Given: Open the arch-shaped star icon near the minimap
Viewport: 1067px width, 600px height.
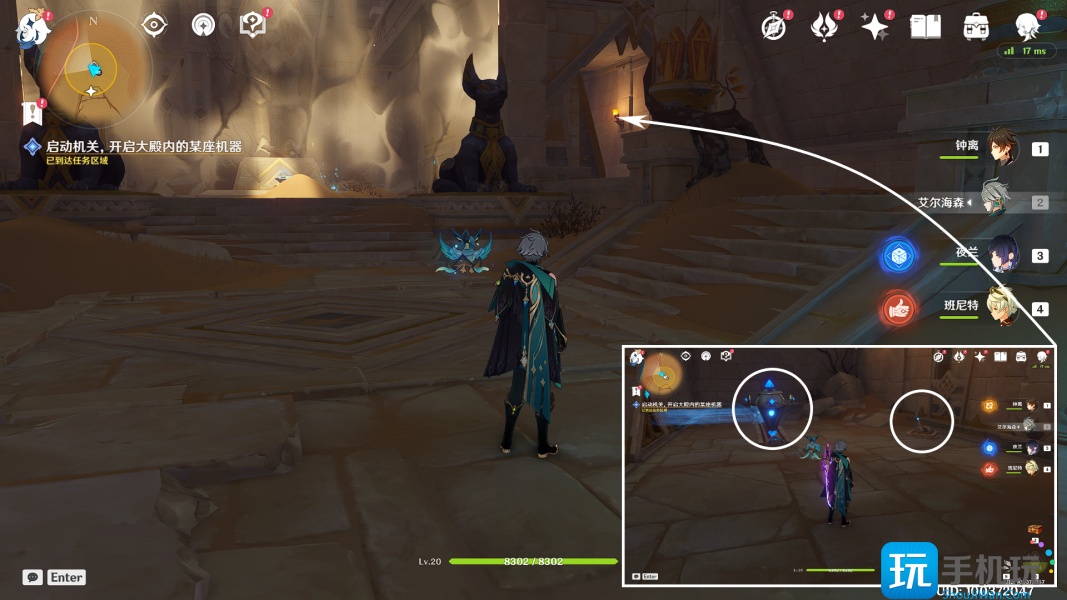Looking at the screenshot, I should pos(203,25).
